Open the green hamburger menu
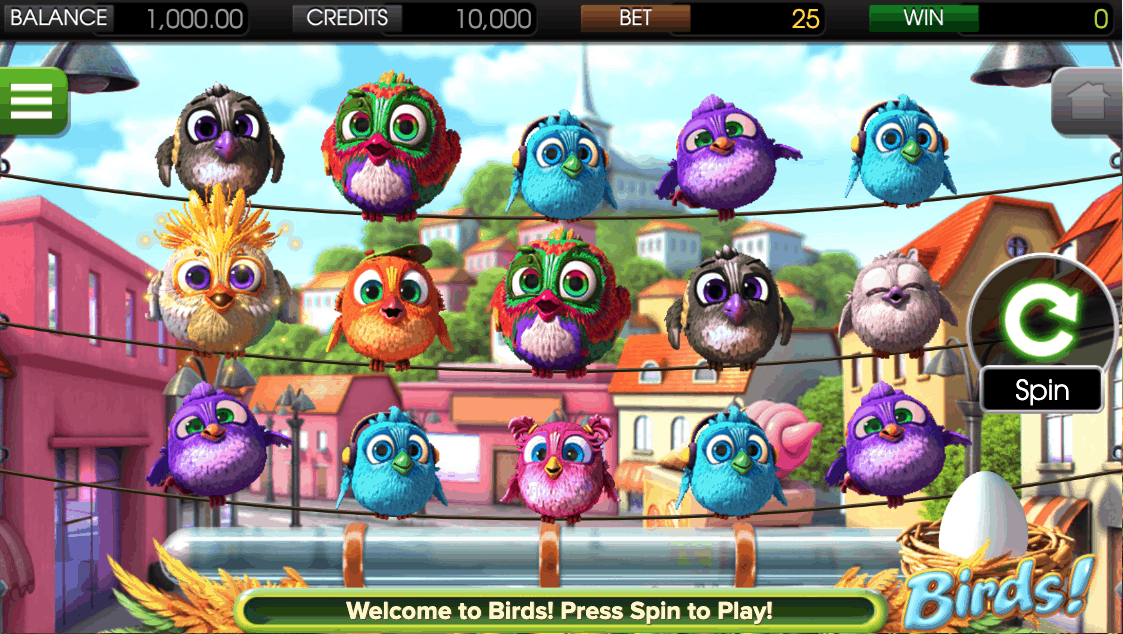This screenshot has height=634, width=1123. click(30, 100)
